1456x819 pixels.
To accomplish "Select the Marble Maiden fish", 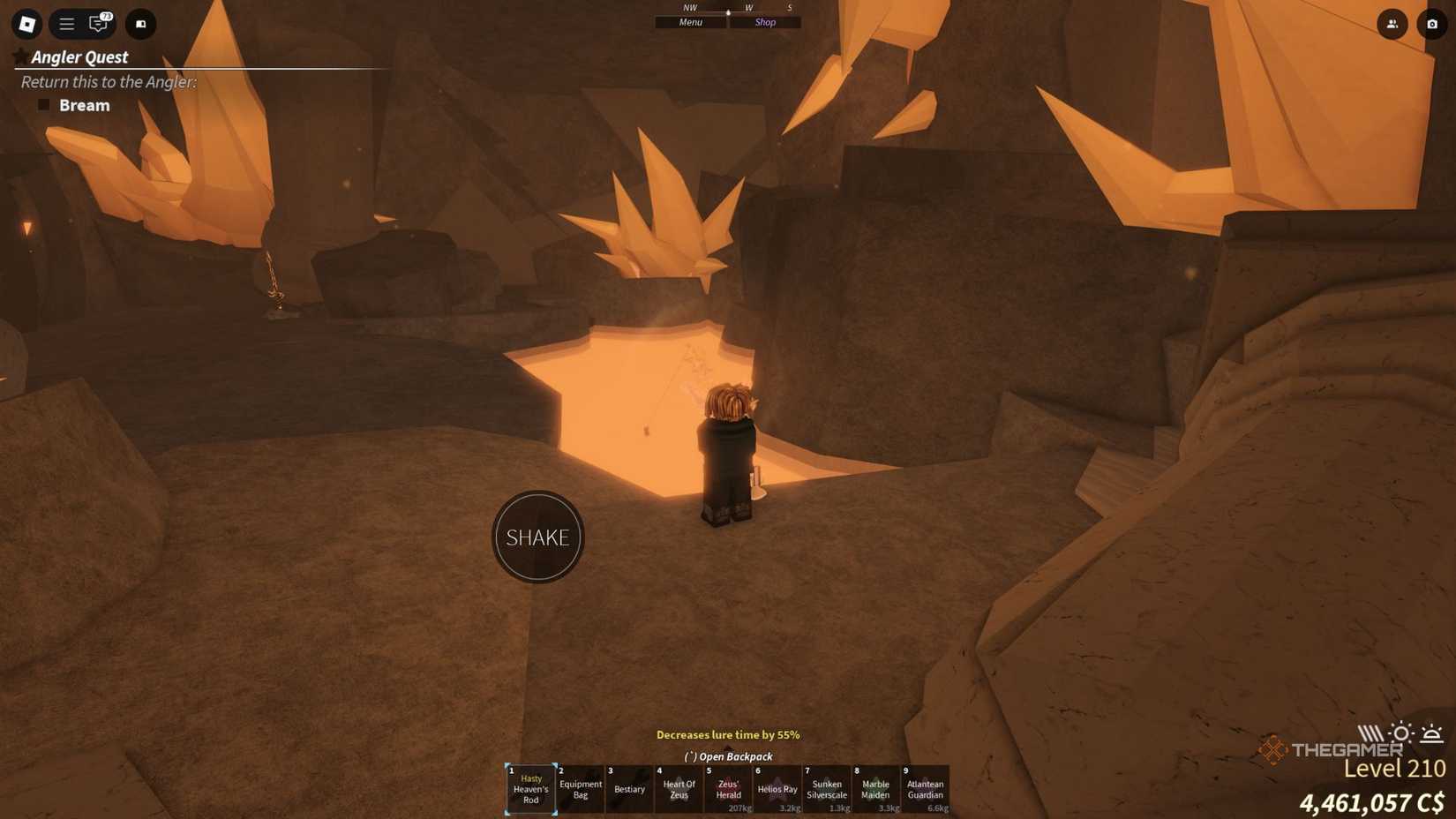I will click(876, 789).
